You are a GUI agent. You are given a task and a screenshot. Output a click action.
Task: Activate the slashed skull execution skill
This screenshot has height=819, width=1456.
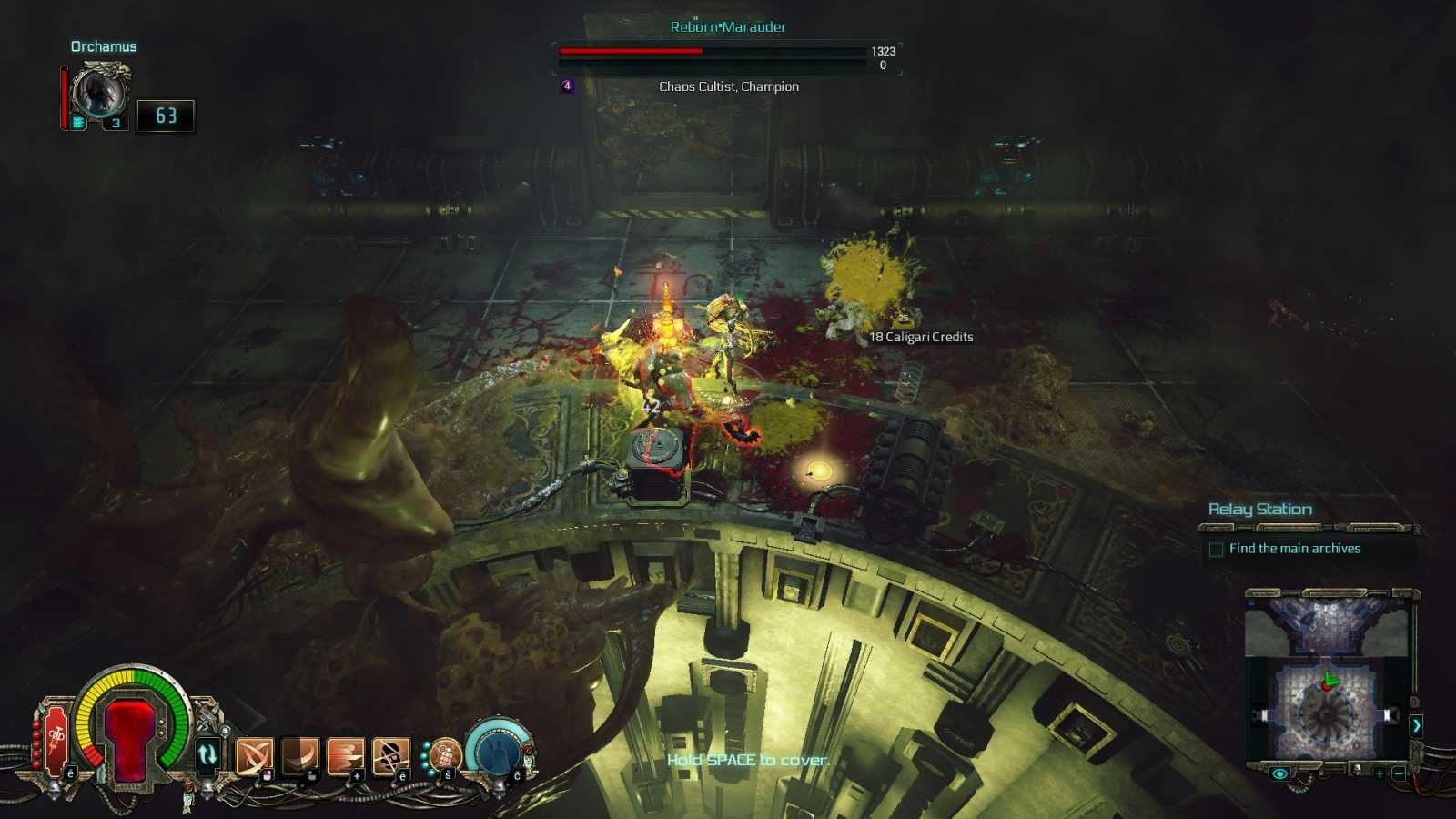[390, 755]
